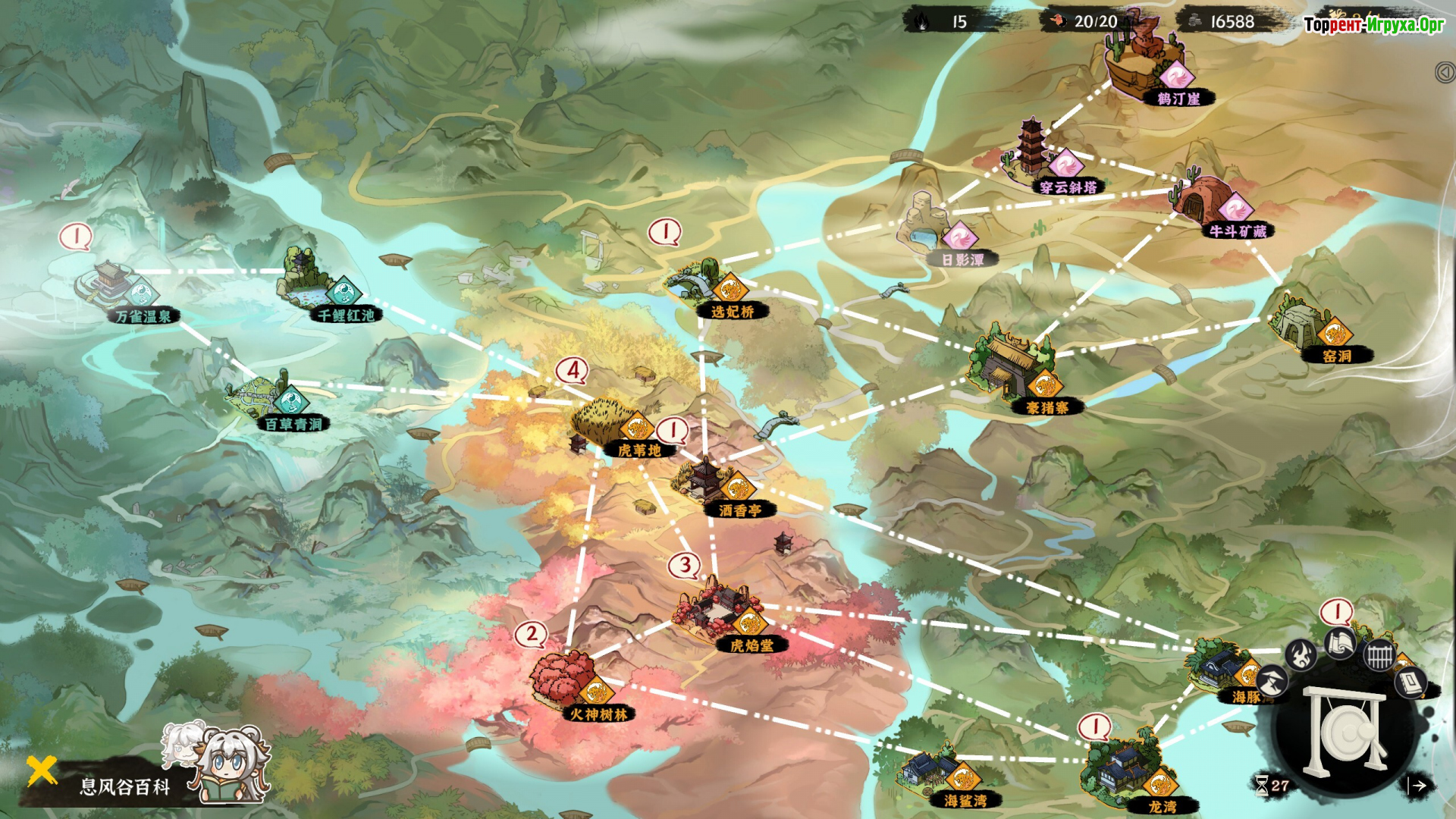Open the straw-hat character icon
The width and height of the screenshot is (1456, 819).
pyautogui.click(x=1273, y=680)
